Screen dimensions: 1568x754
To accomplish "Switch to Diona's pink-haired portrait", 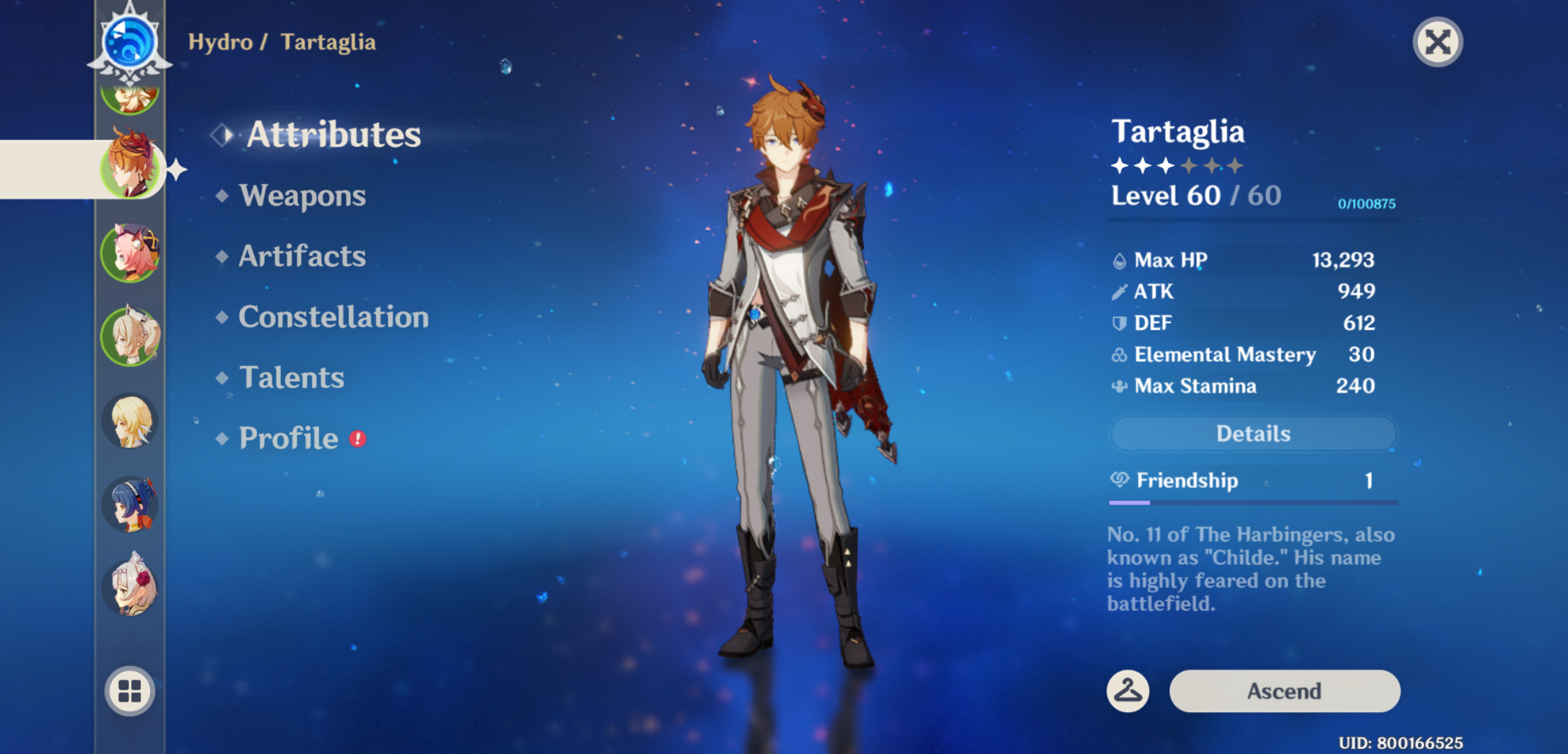I will point(130,253).
